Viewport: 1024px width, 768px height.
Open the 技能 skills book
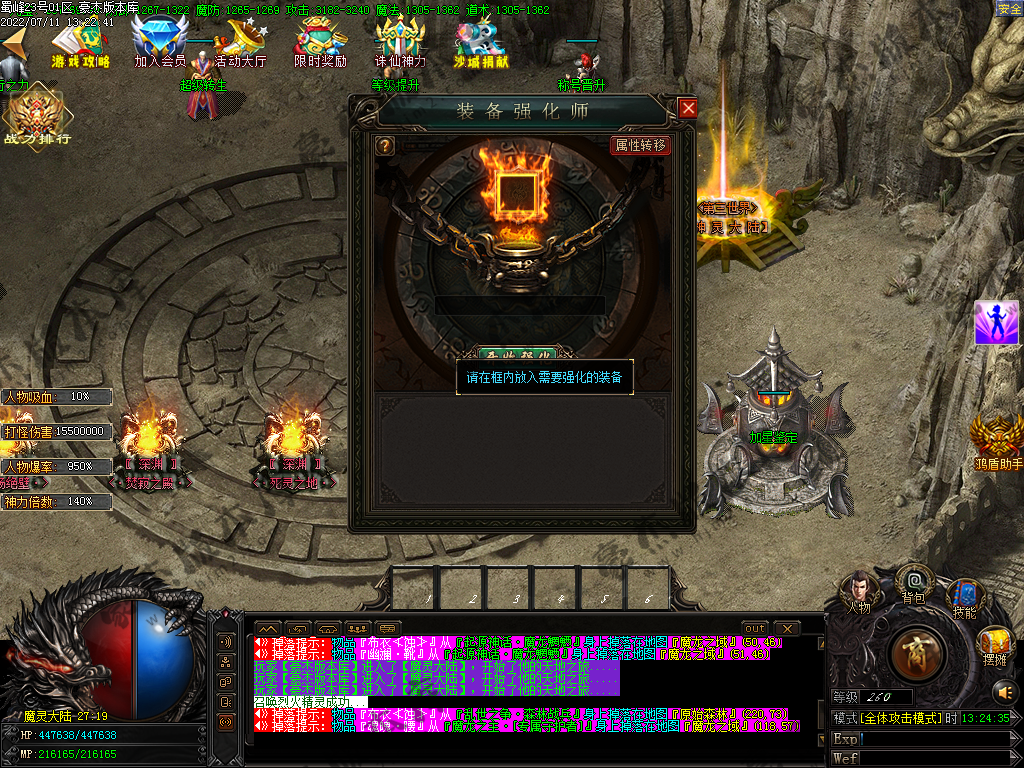[x=964, y=596]
